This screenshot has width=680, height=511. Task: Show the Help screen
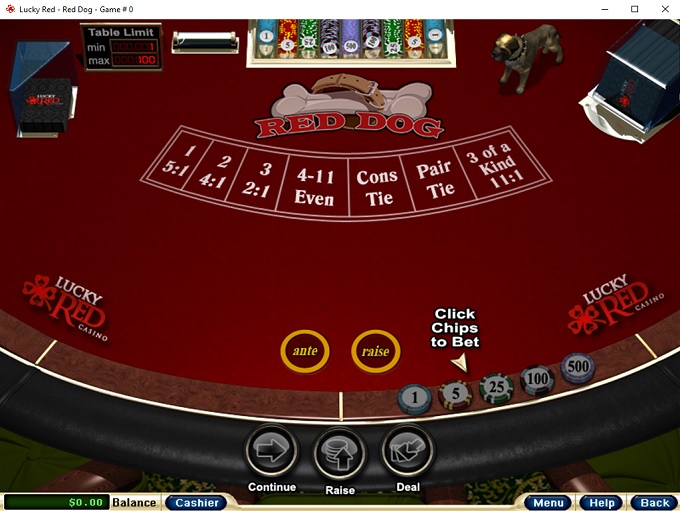(602, 502)
